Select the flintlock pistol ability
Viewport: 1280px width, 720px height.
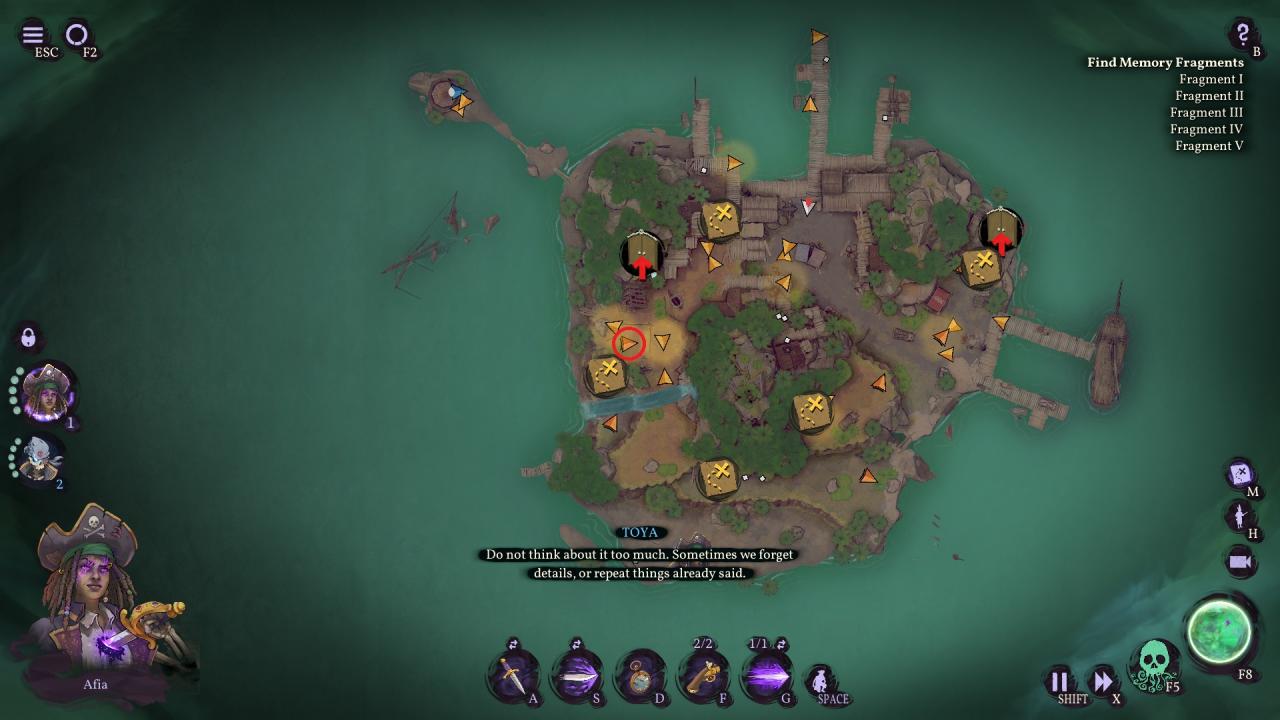703,677
